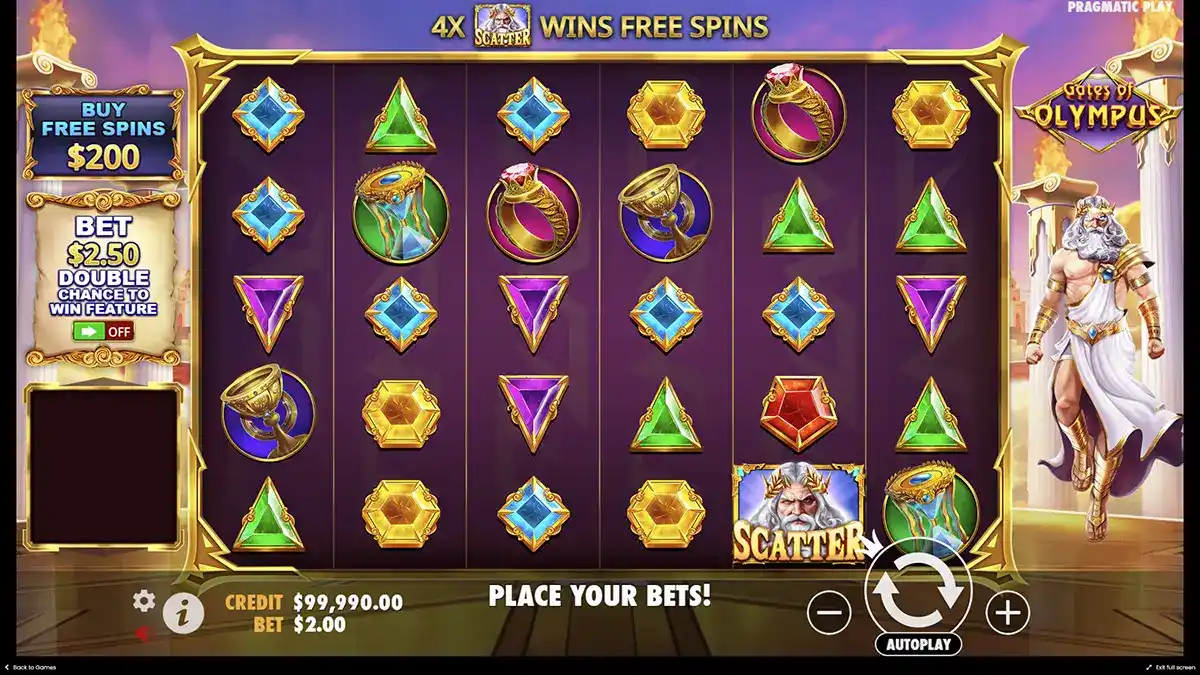
Task: Open the Autoplay options
Action: (x=917, y=644)
